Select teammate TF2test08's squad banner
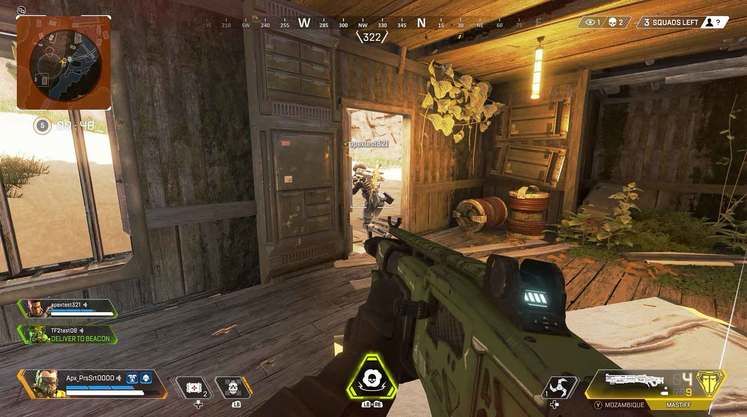Image resolution: width=747 pixels, height=417 pixels. (68, 334)
